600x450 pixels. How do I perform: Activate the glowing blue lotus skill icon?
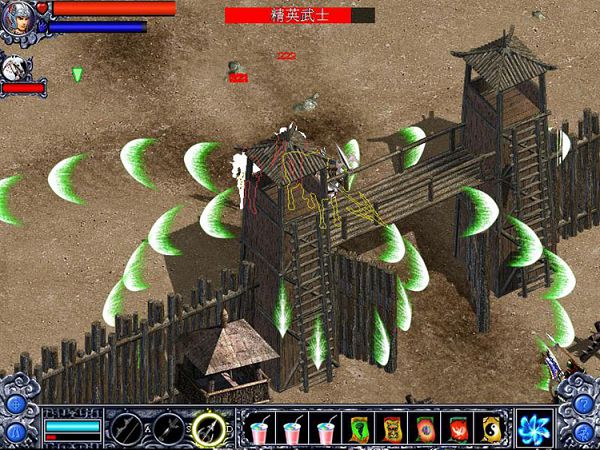[534, 428]
